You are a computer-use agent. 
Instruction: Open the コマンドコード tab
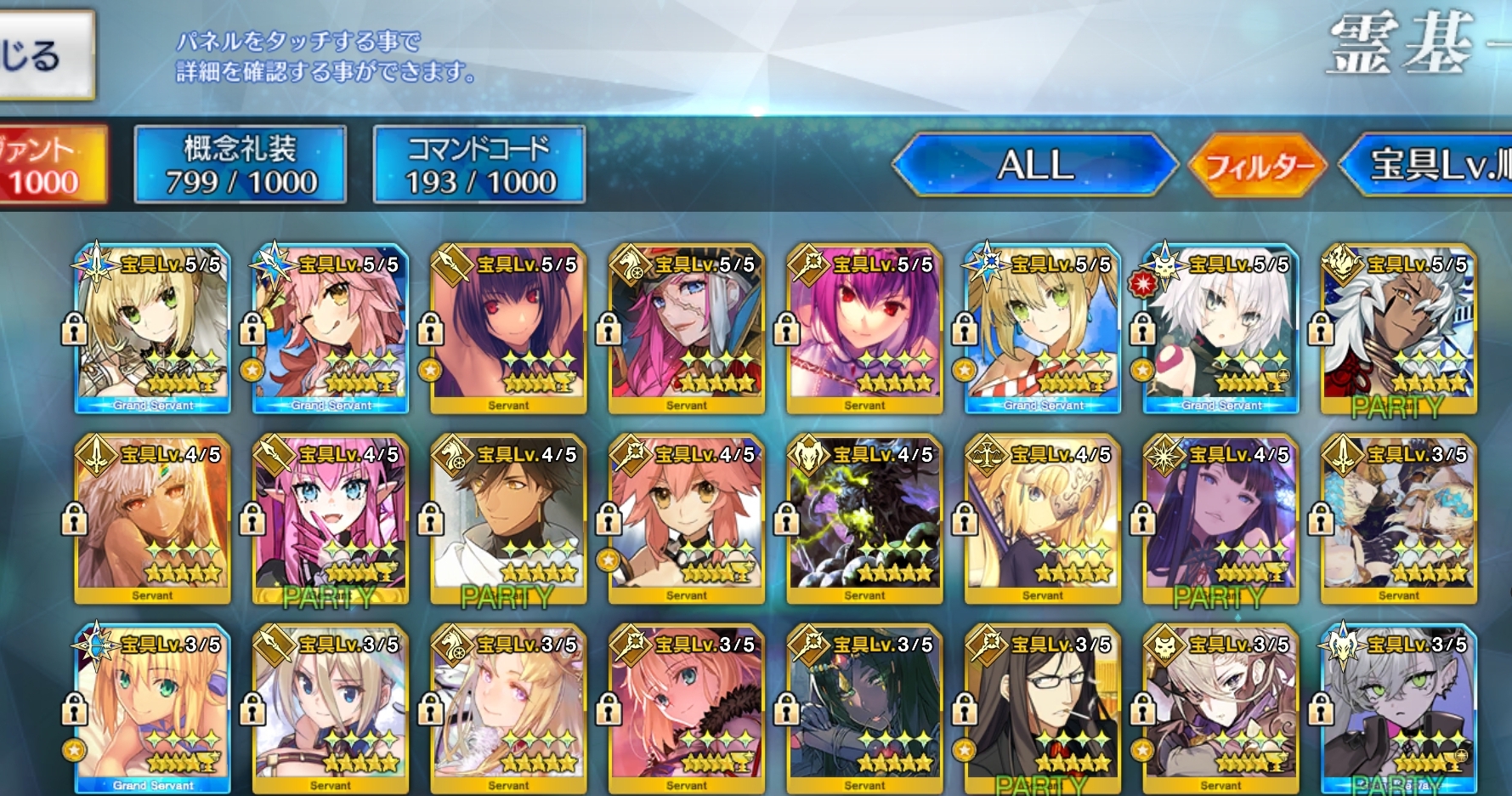tap(479, 165)
